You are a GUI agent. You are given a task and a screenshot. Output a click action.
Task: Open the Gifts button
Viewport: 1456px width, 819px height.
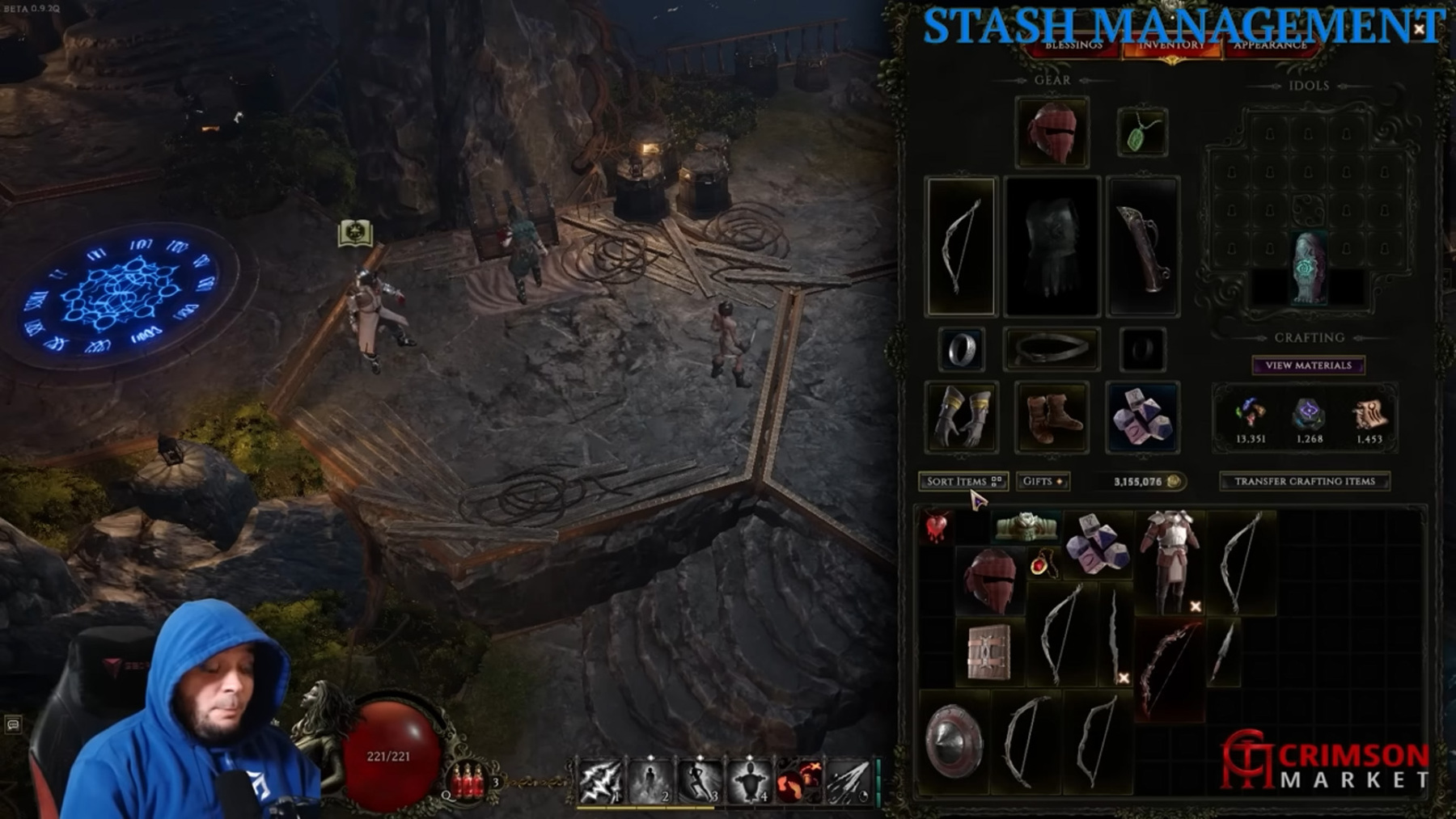(1042, 481)
